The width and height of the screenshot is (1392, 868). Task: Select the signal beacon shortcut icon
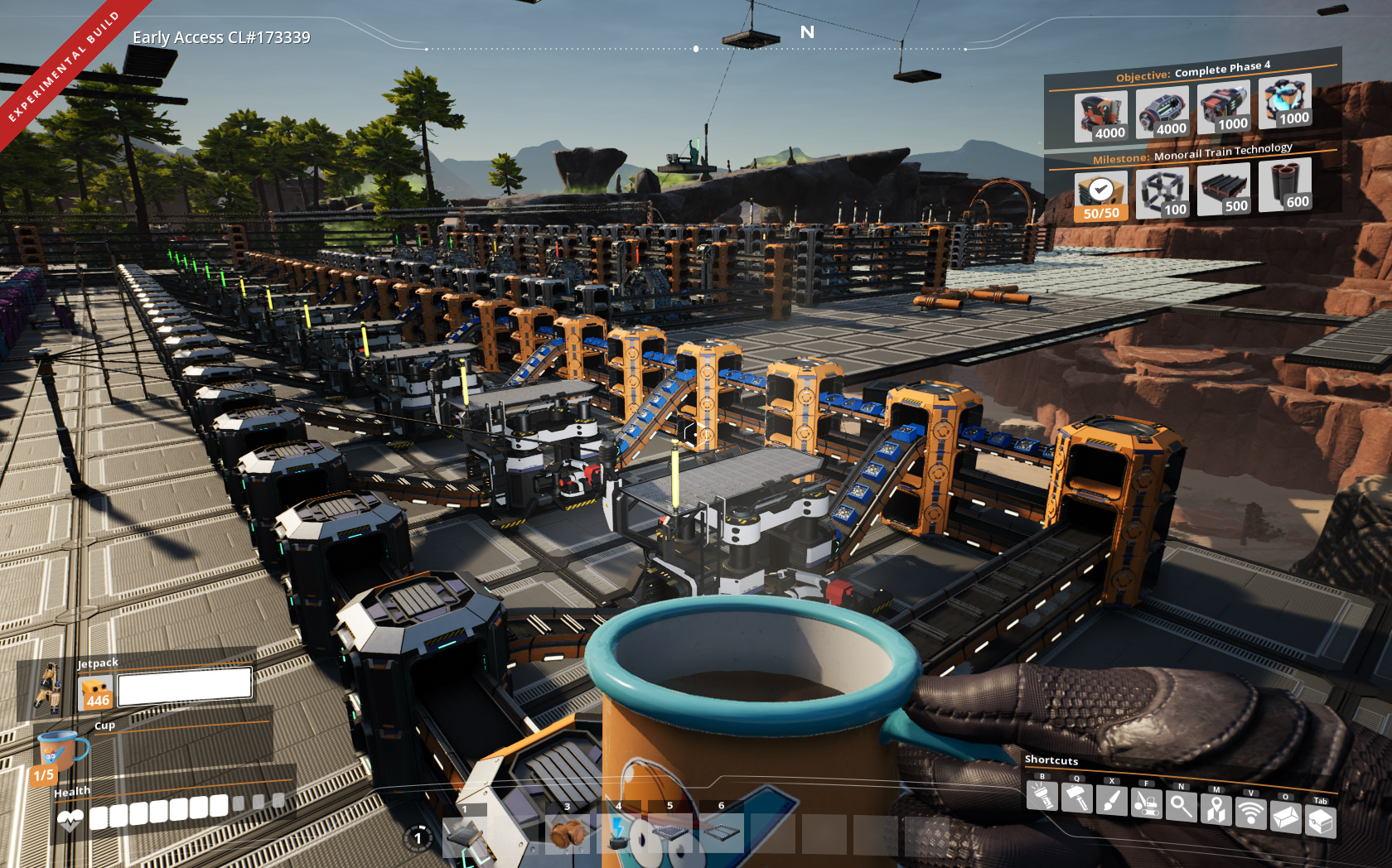point(1250,813)
